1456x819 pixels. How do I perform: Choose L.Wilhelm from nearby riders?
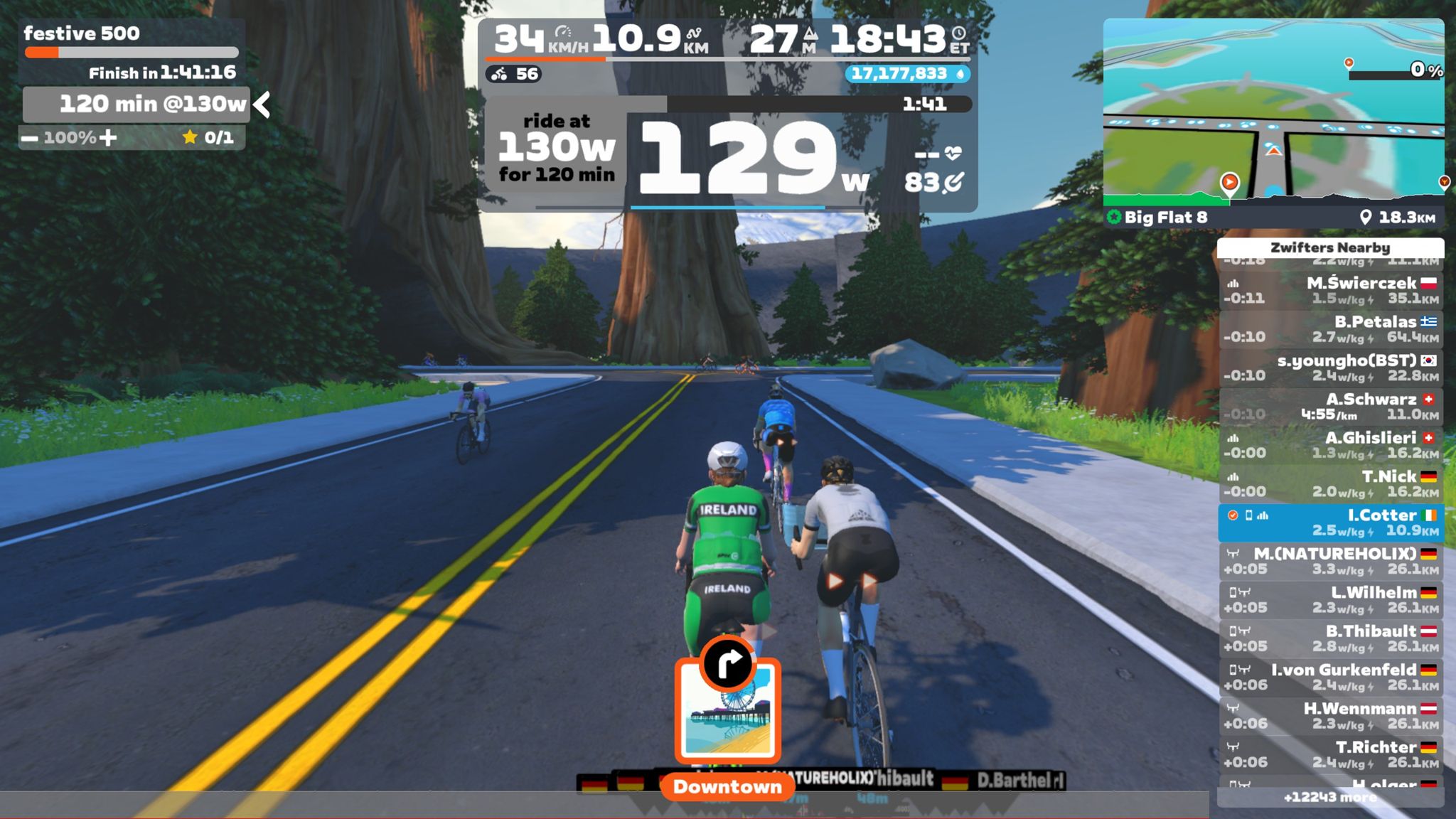pos(1330,600)
